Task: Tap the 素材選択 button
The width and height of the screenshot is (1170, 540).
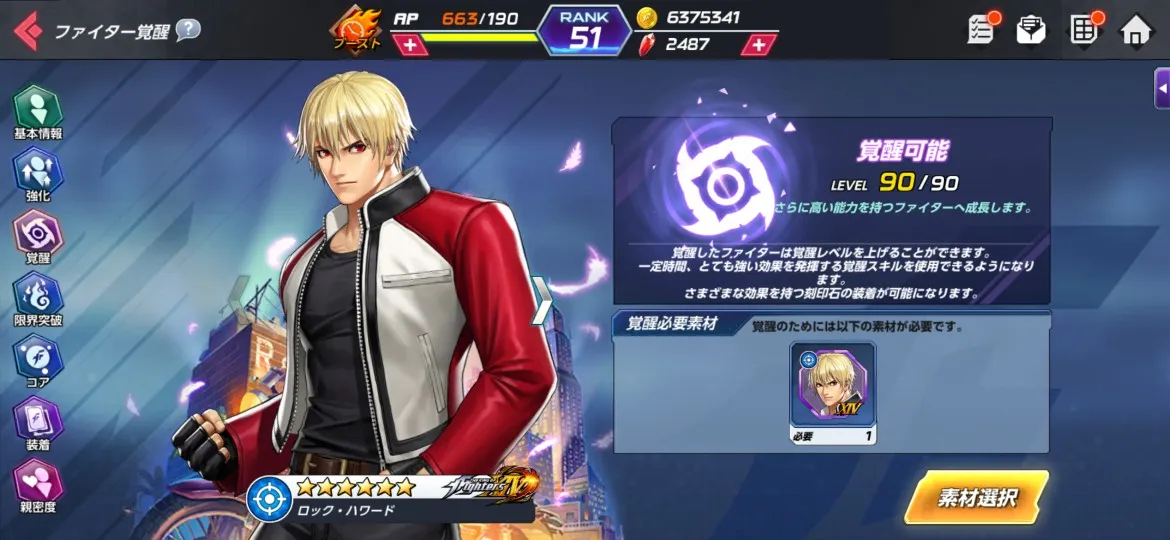Action: tap(976, 497)
